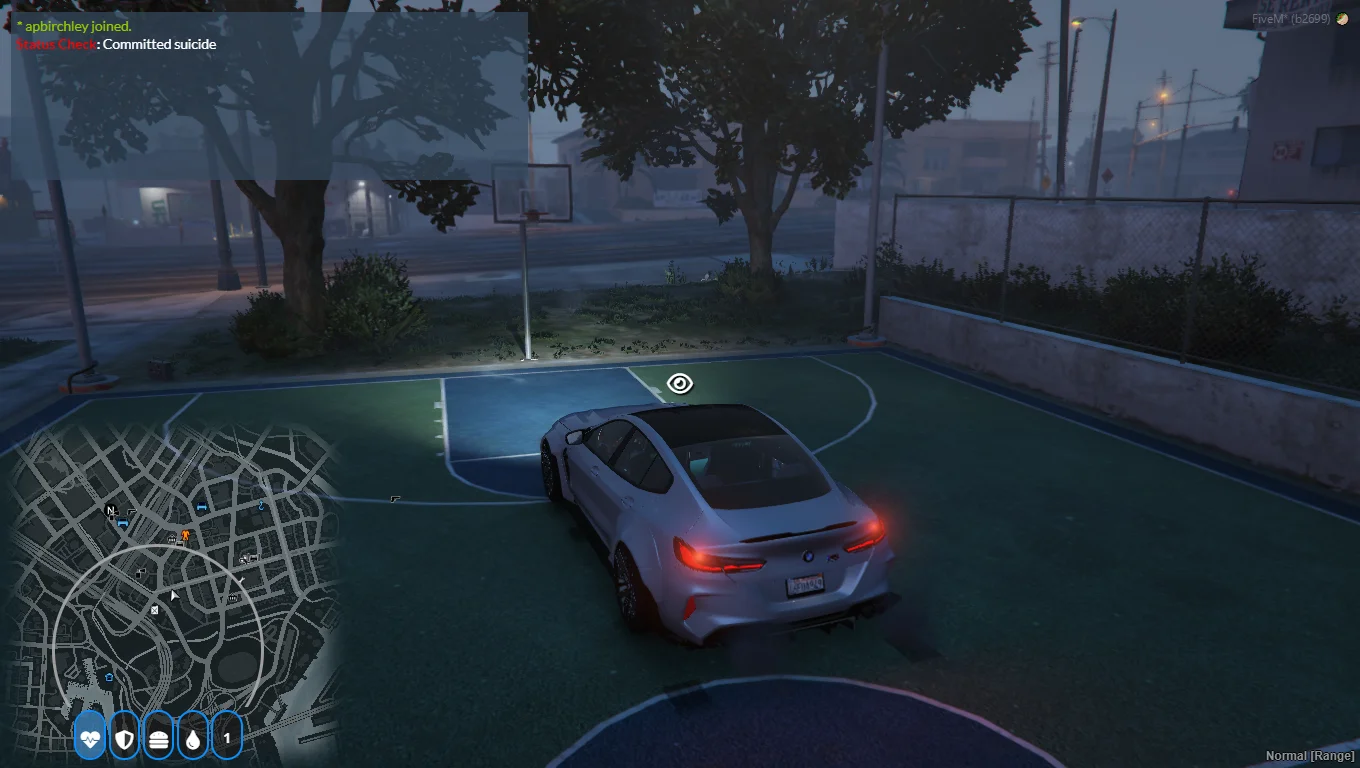
Task: Click the water droplet thirst icon
Action: 192,739
